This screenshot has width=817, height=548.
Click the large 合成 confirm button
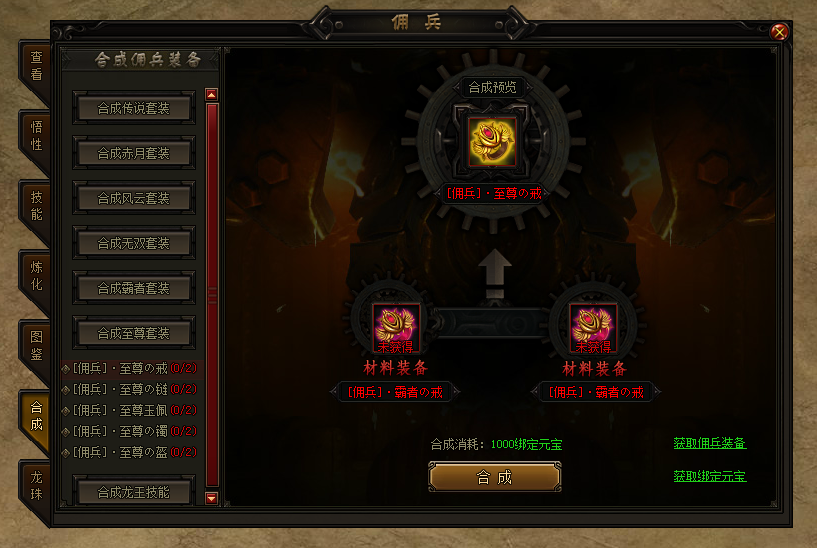pos(494,477)
